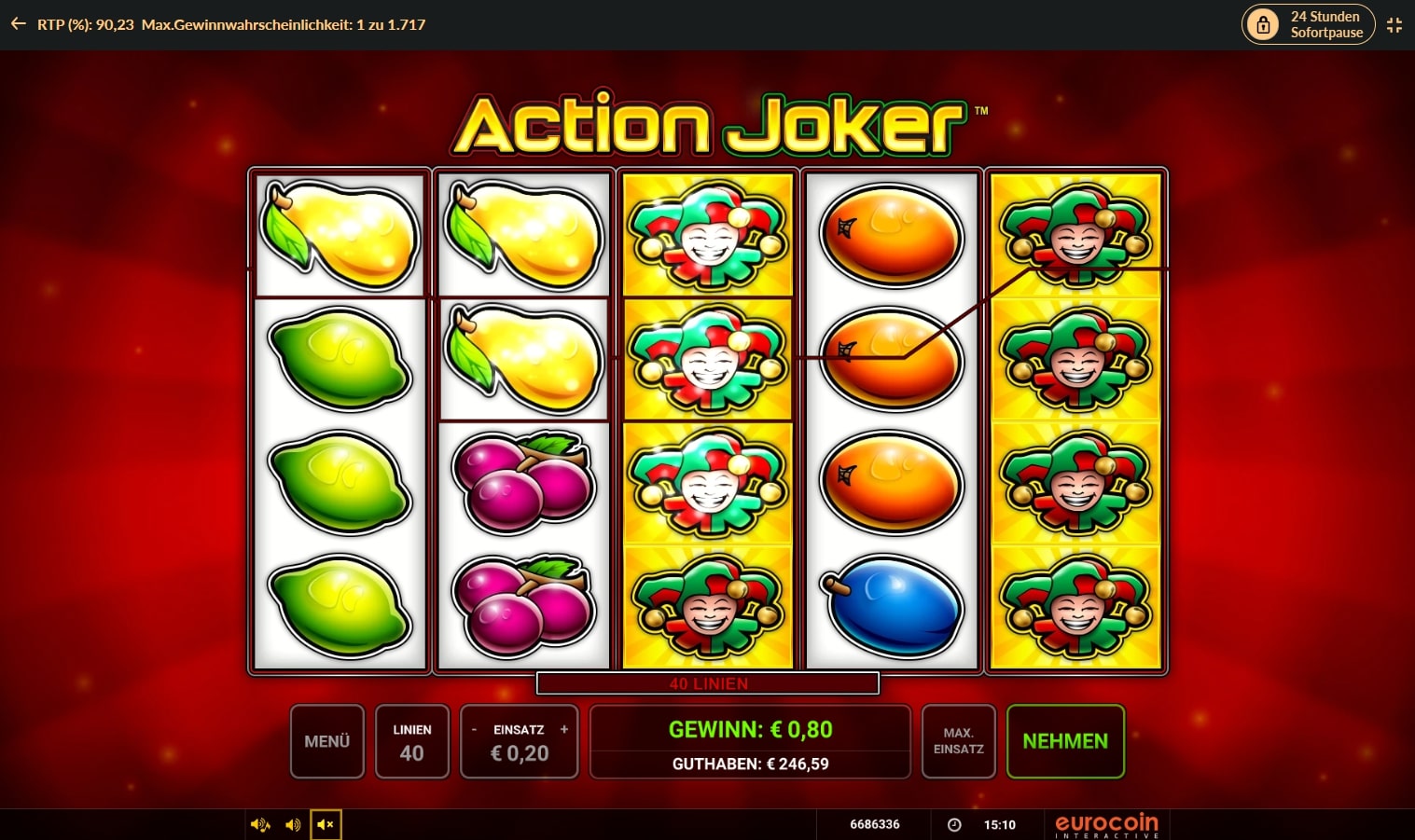The width and height of the screenshot is (1415, 840).
Task: Click the blue plum symbol on reel four
Action: click(891, 606)
